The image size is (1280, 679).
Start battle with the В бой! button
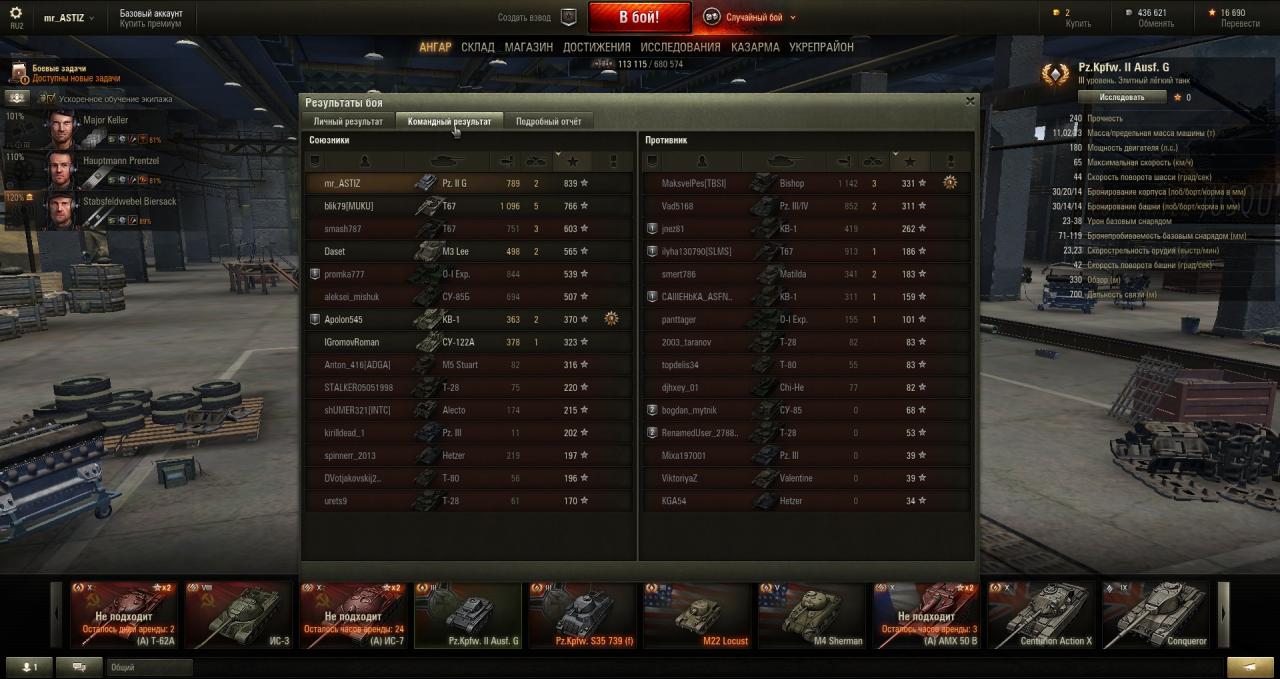coord(639,17)
